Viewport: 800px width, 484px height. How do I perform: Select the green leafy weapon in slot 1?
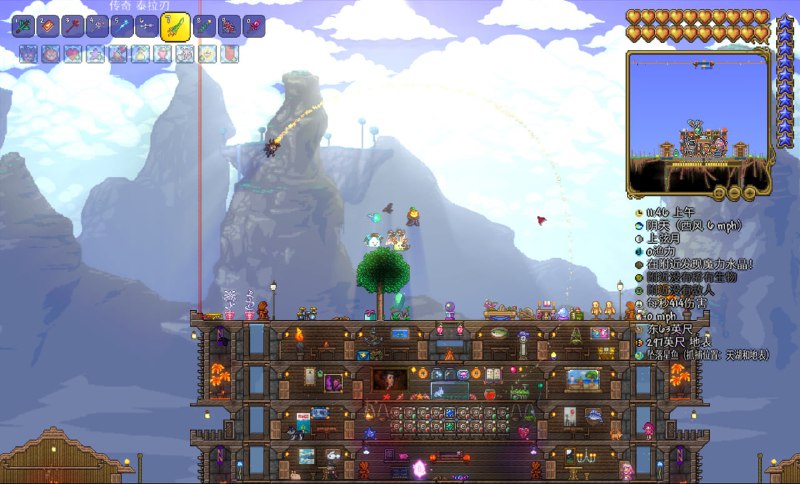pyautogui.click(x=23, y=25)
